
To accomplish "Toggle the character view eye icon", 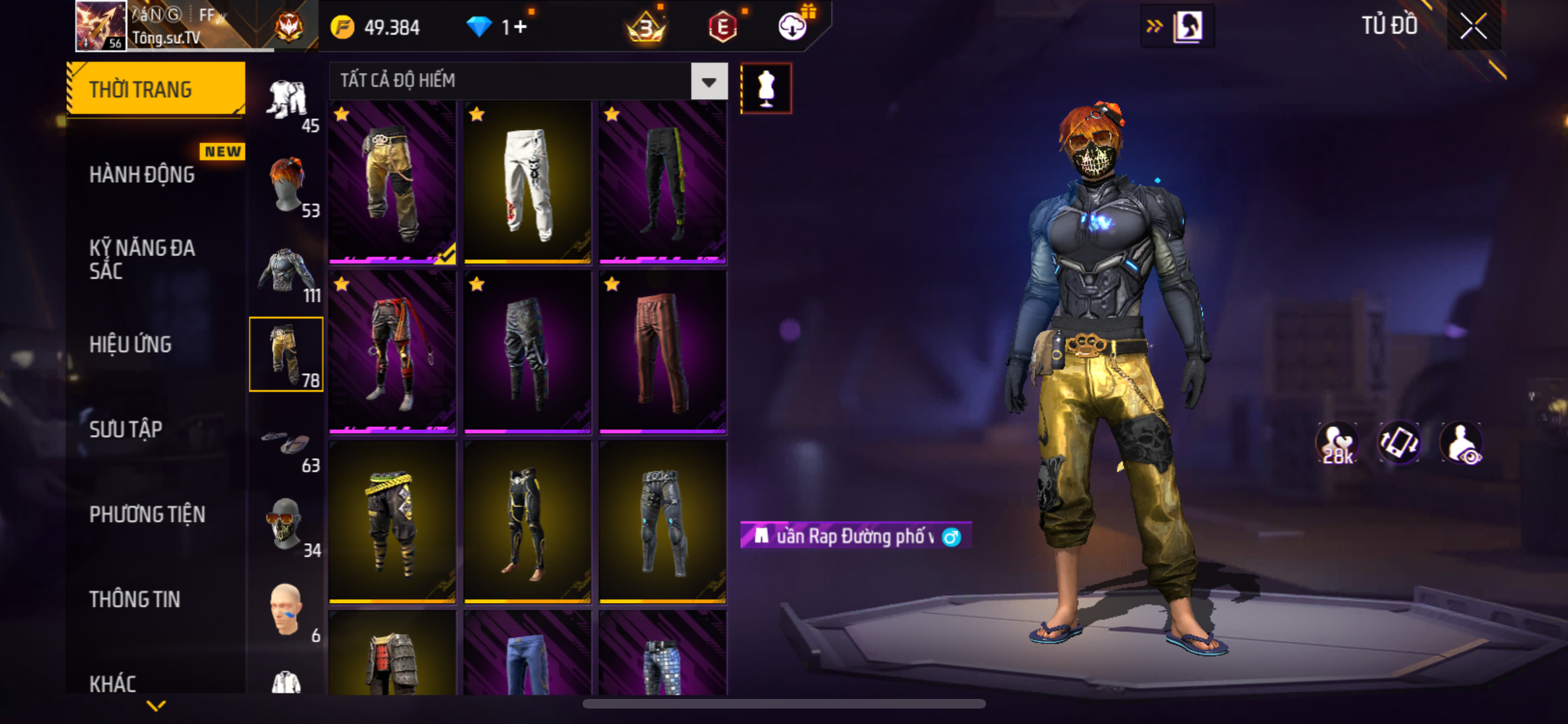I will point(1462,444).
